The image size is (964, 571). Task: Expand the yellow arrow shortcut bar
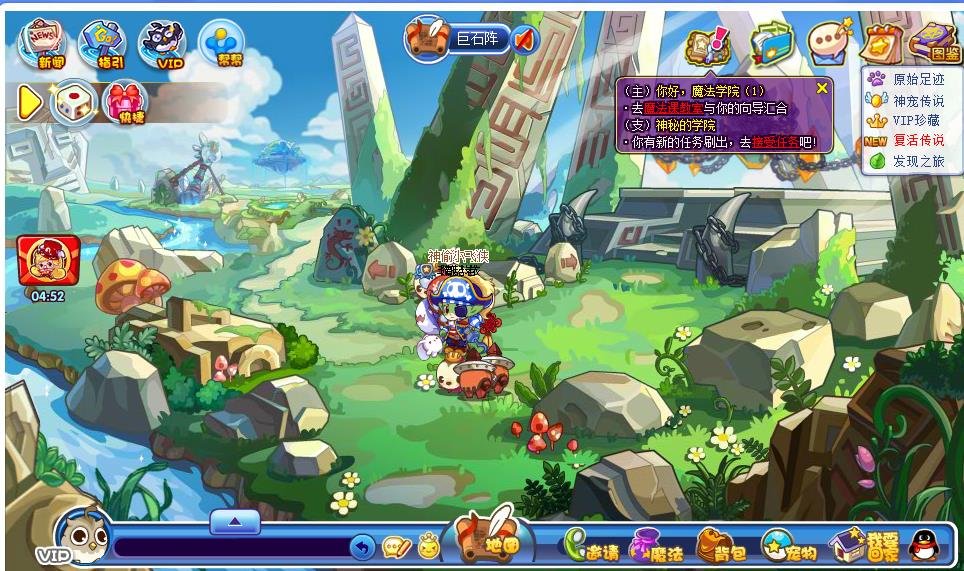(30, 102)
